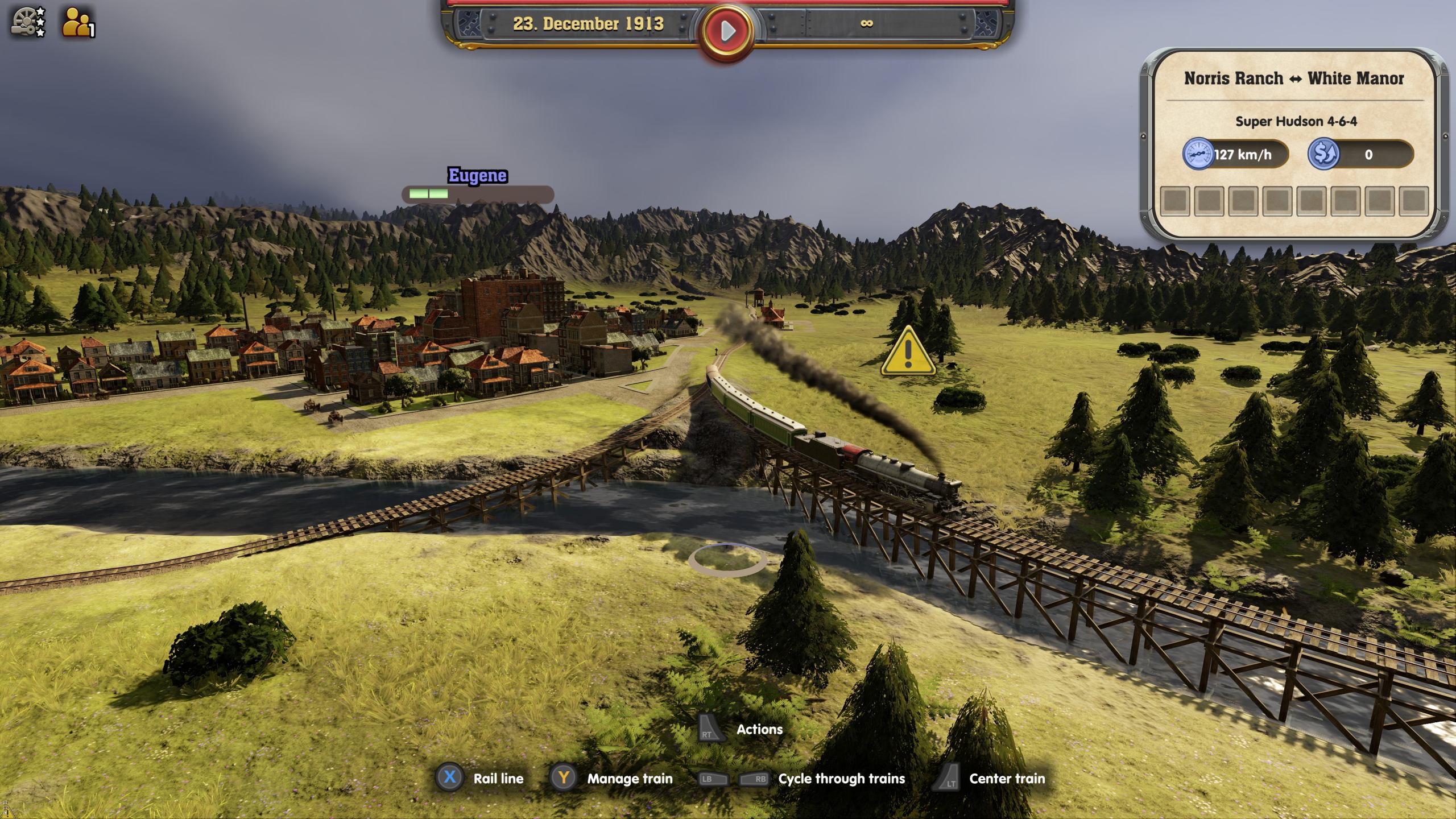The height and width of the screenshot is (819, 1456).
Task: Click the Y Manage train prompt
Action: [564, 779]
